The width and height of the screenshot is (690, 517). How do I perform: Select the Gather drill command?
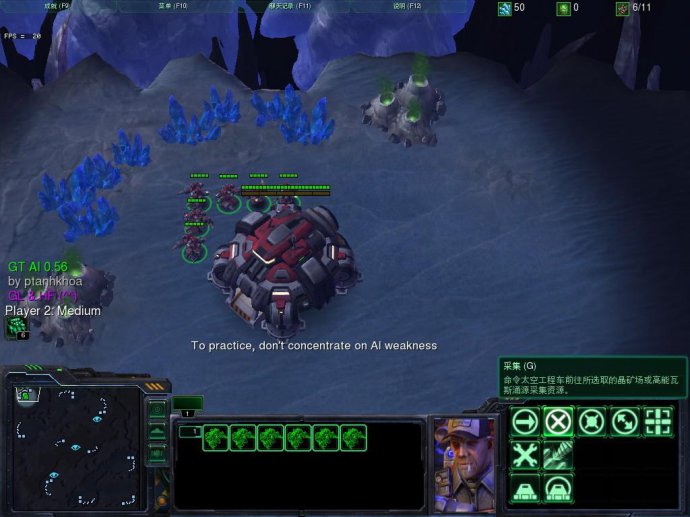[x=558, y=455]
